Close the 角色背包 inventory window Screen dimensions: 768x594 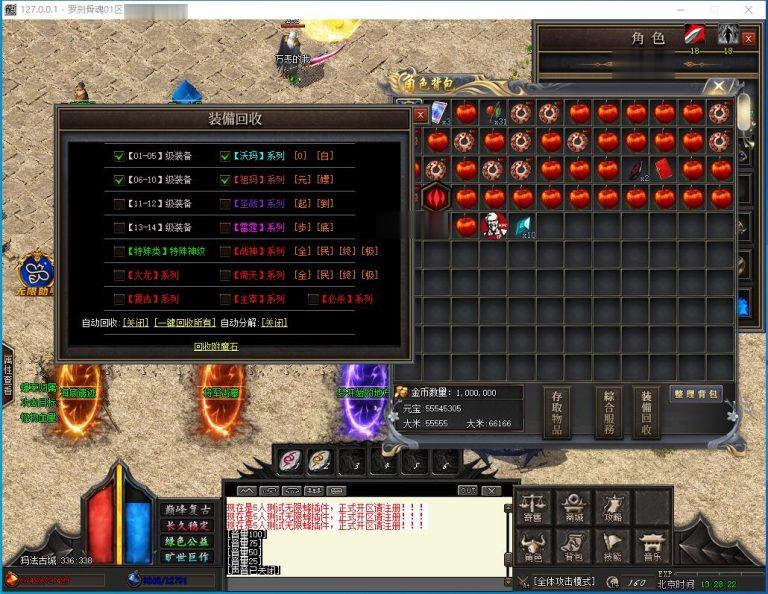click(718, 88)
